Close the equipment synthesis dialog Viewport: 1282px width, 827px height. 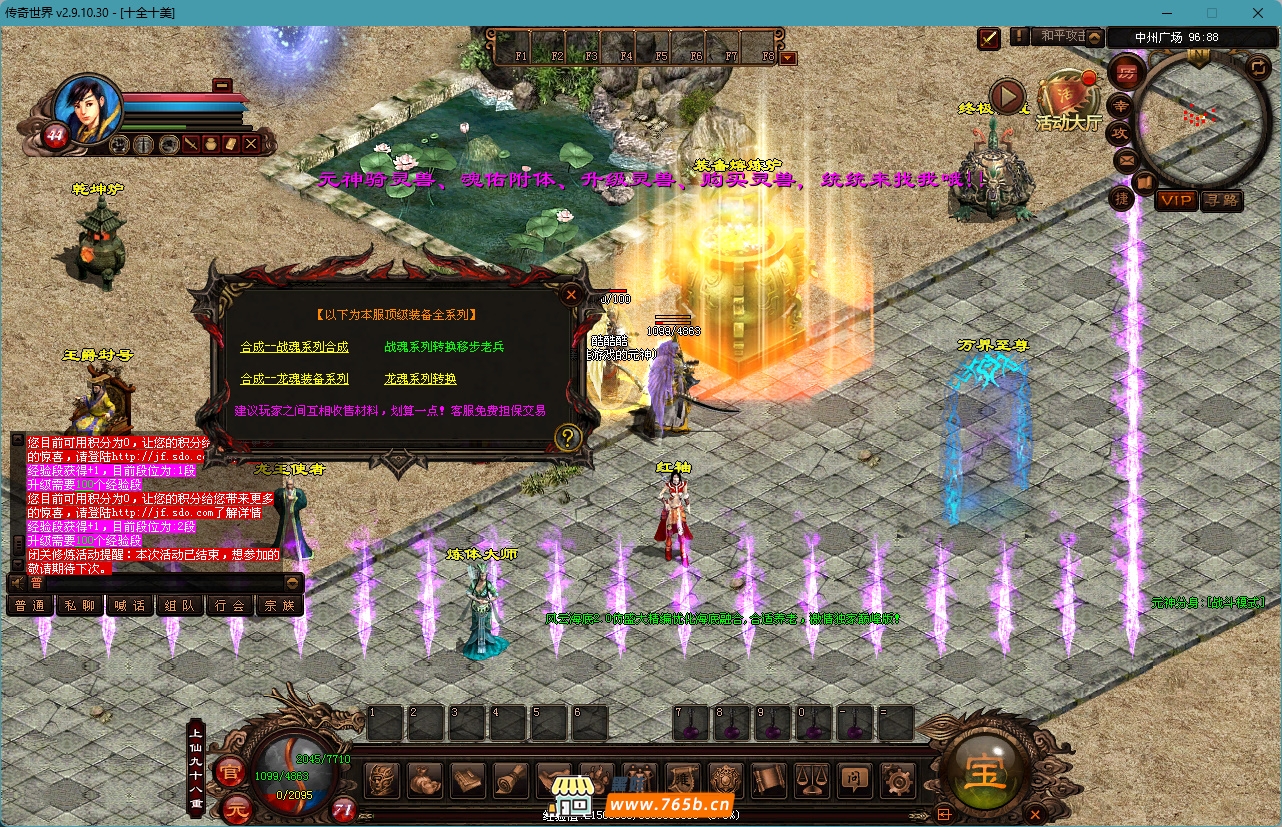click(570, 295)
